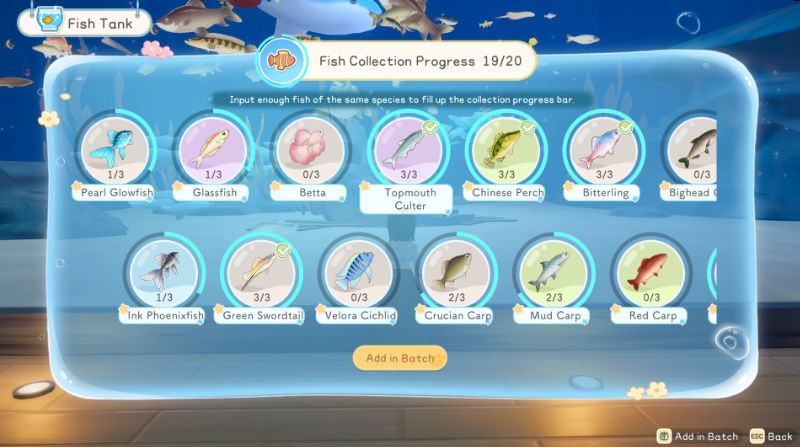Click the yellow Add in Batch button

(x=400, y=358)
